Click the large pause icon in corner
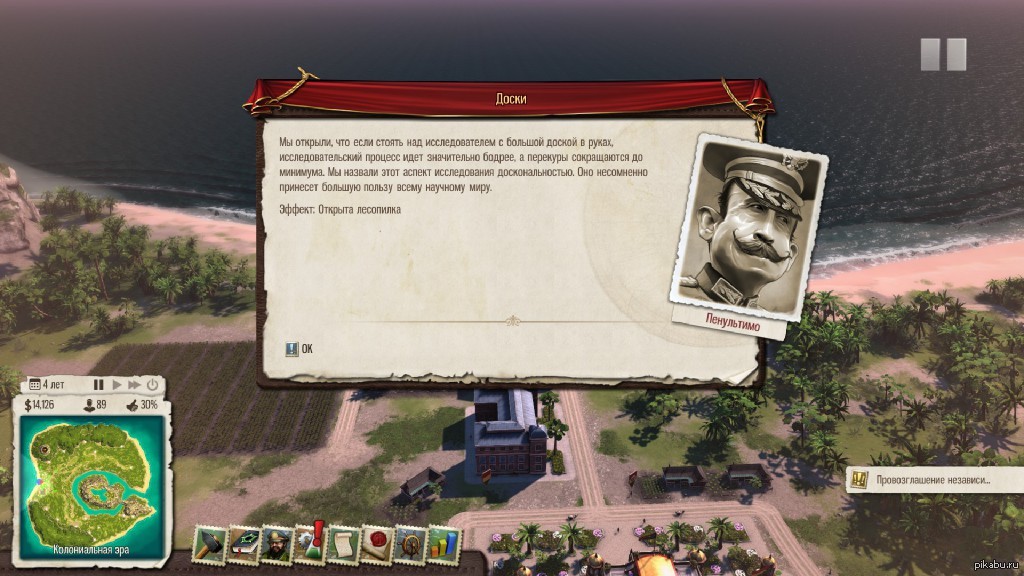1024x576 pixels. click(x=943, y=54)
